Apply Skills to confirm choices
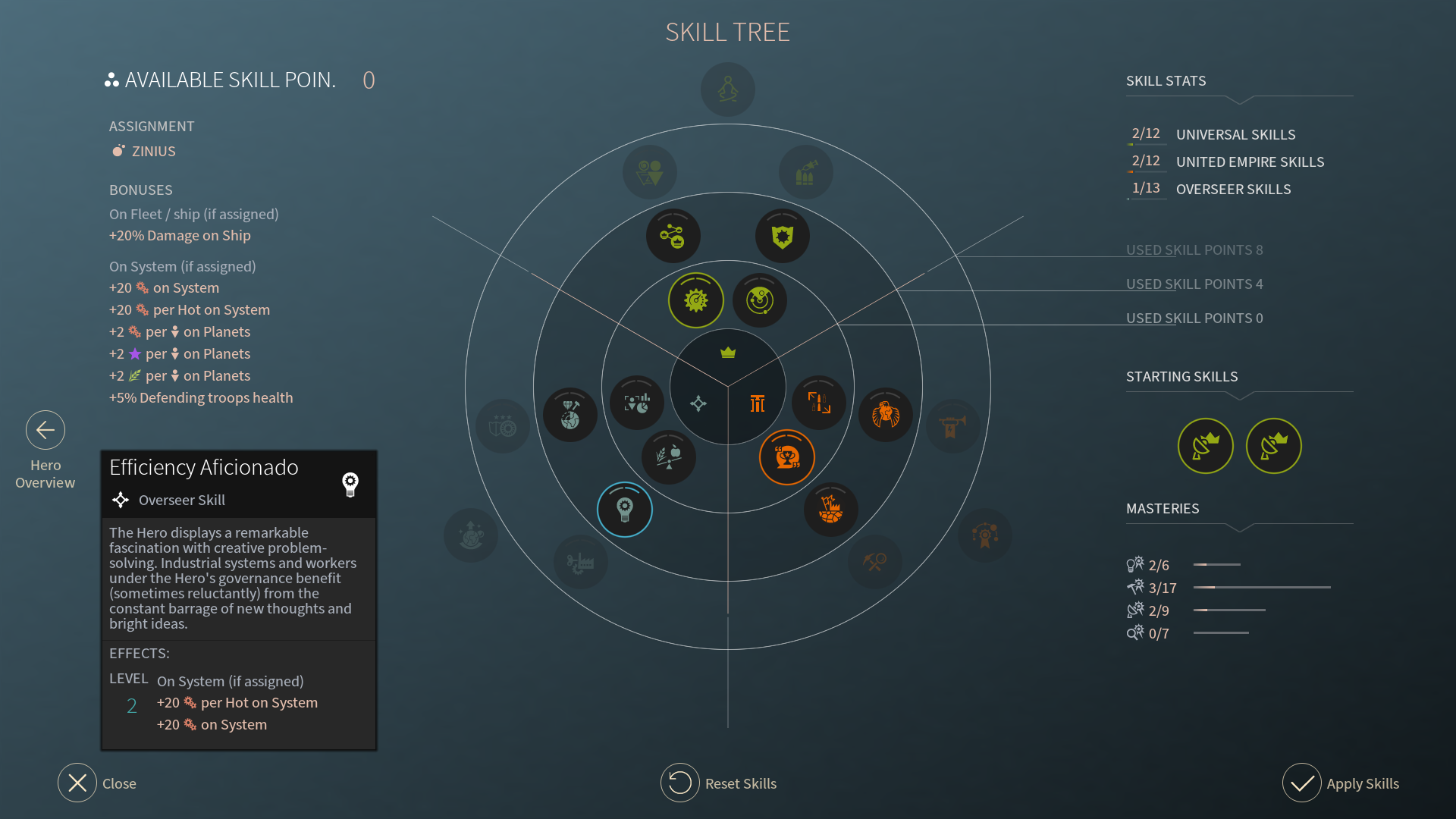 (x=1302, y=783)
